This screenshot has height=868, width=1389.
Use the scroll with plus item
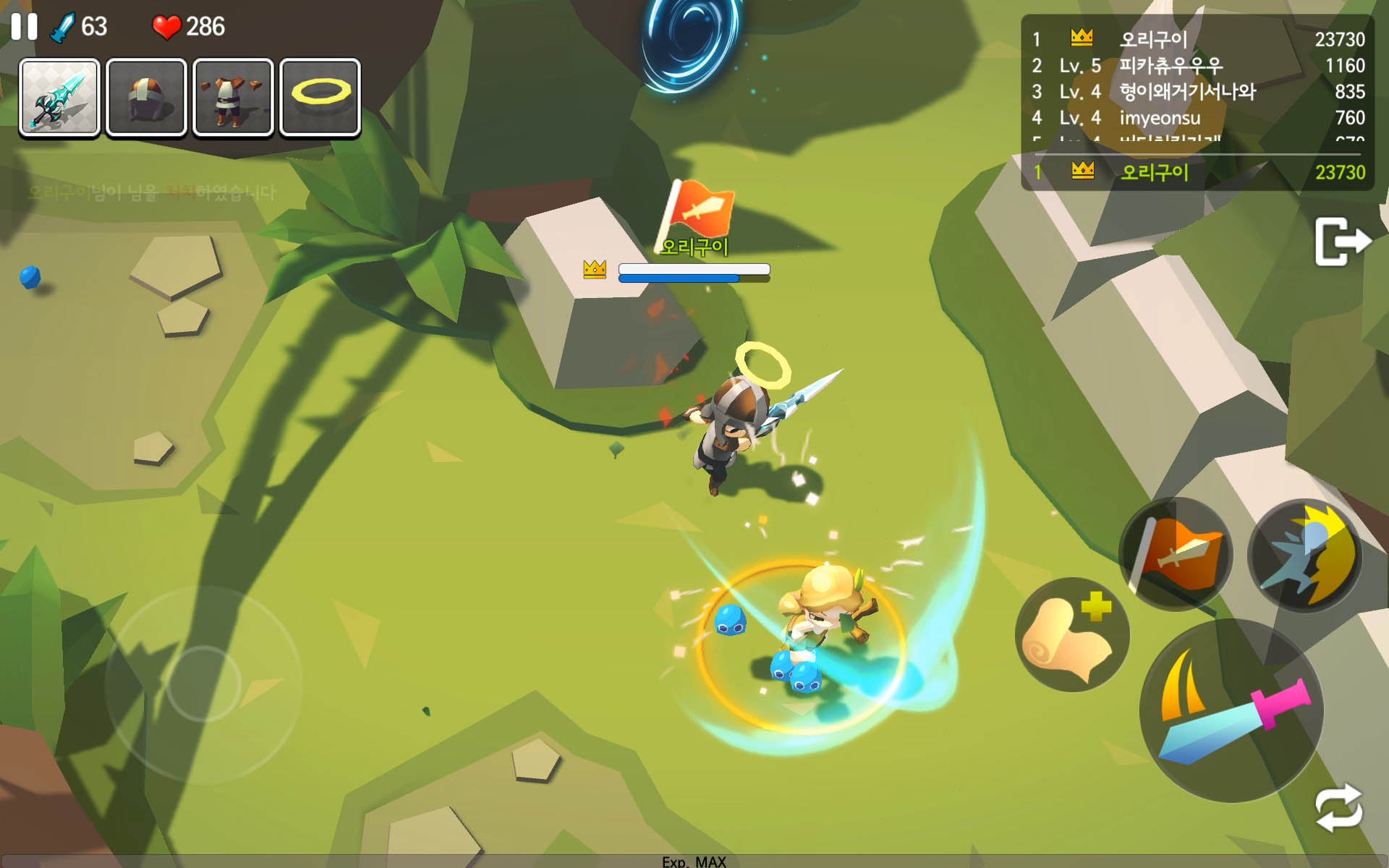click(x=1072, y=634)
